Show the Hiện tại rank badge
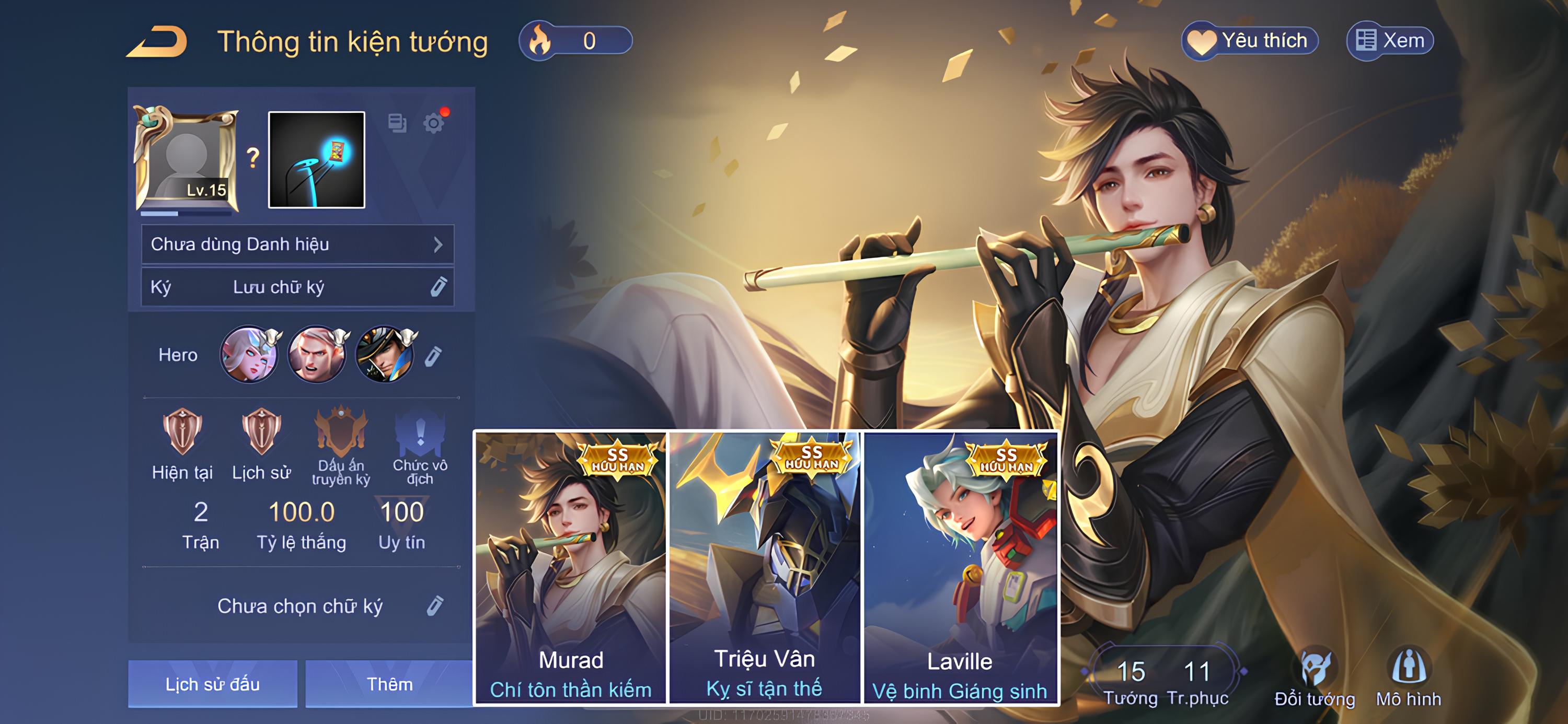This screenshot has height=724, width=1568. coord(182,433)
